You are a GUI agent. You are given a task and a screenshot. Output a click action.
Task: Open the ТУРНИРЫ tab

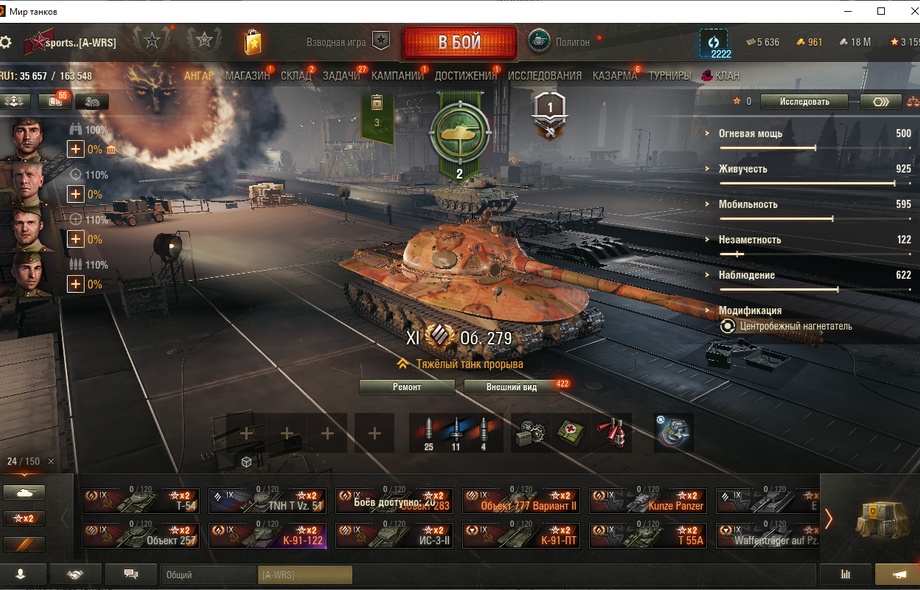[668, 76]
